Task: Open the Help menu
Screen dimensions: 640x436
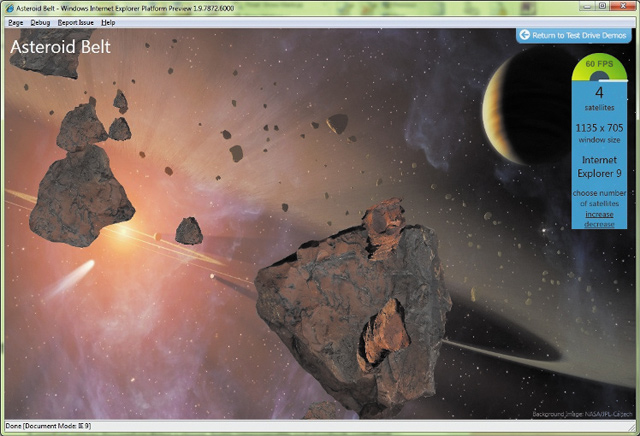Action: pyautogui.click(x=108, y=22)
